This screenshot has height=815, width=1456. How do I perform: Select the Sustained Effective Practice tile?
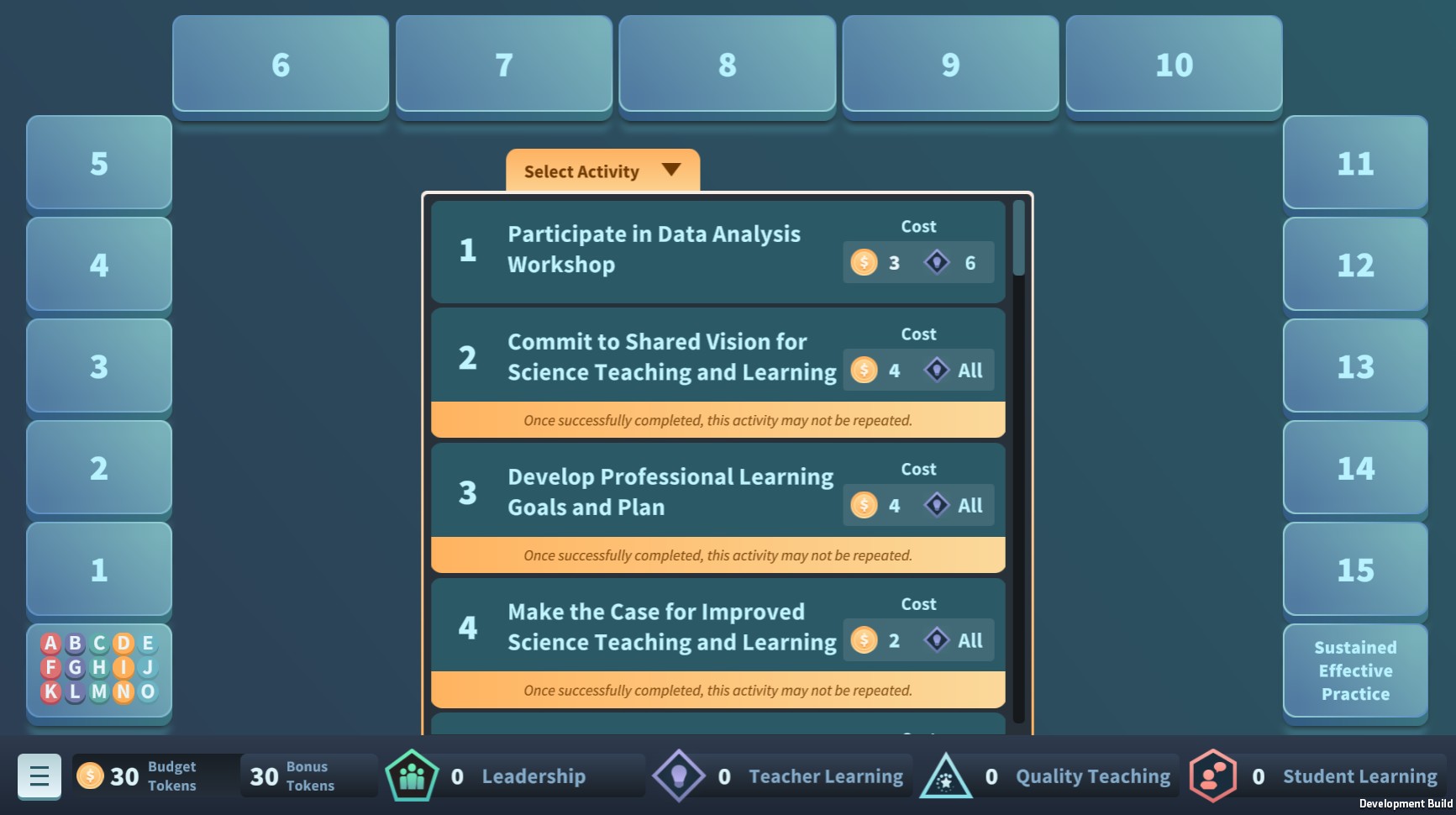1355,670
